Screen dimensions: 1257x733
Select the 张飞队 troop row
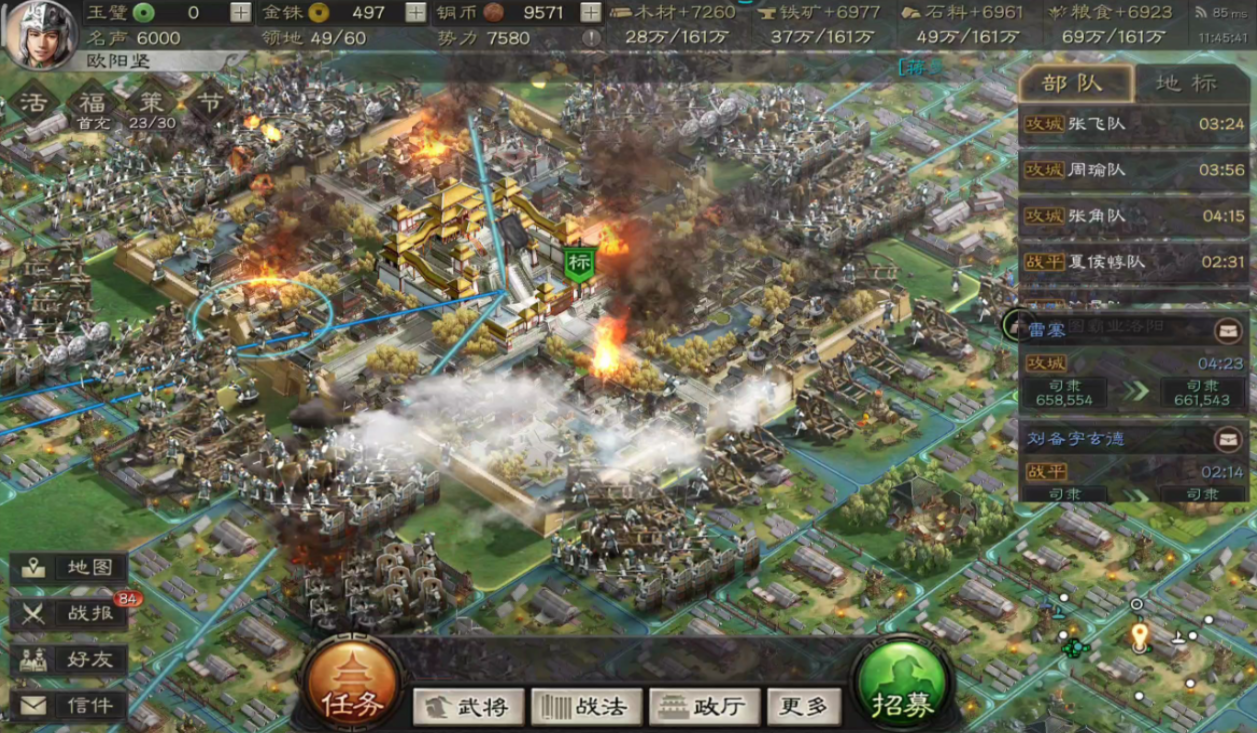1134,125
